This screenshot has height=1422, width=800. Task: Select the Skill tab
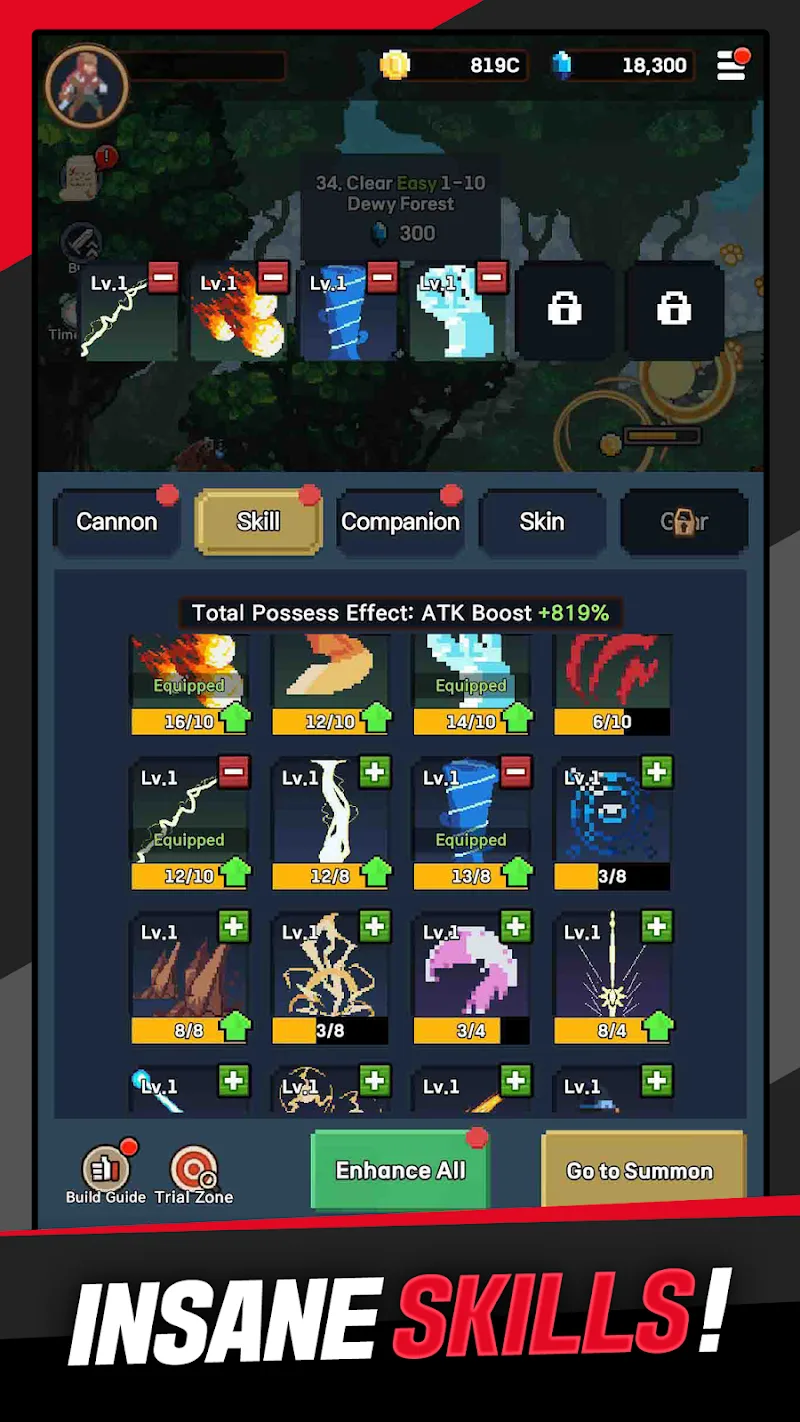(258, 522)
